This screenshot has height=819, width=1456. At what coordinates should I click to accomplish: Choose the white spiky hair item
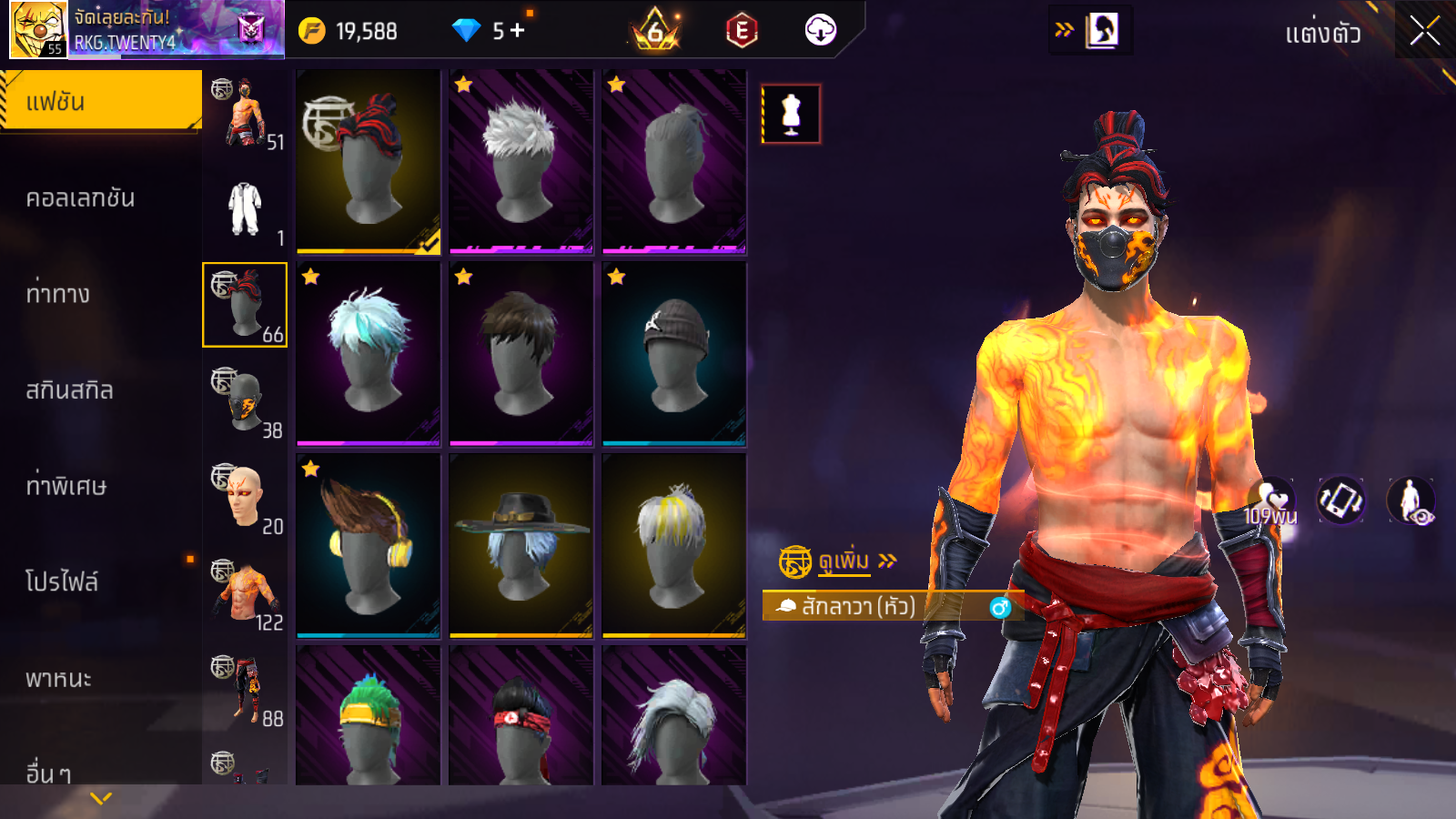coord(521,162)
